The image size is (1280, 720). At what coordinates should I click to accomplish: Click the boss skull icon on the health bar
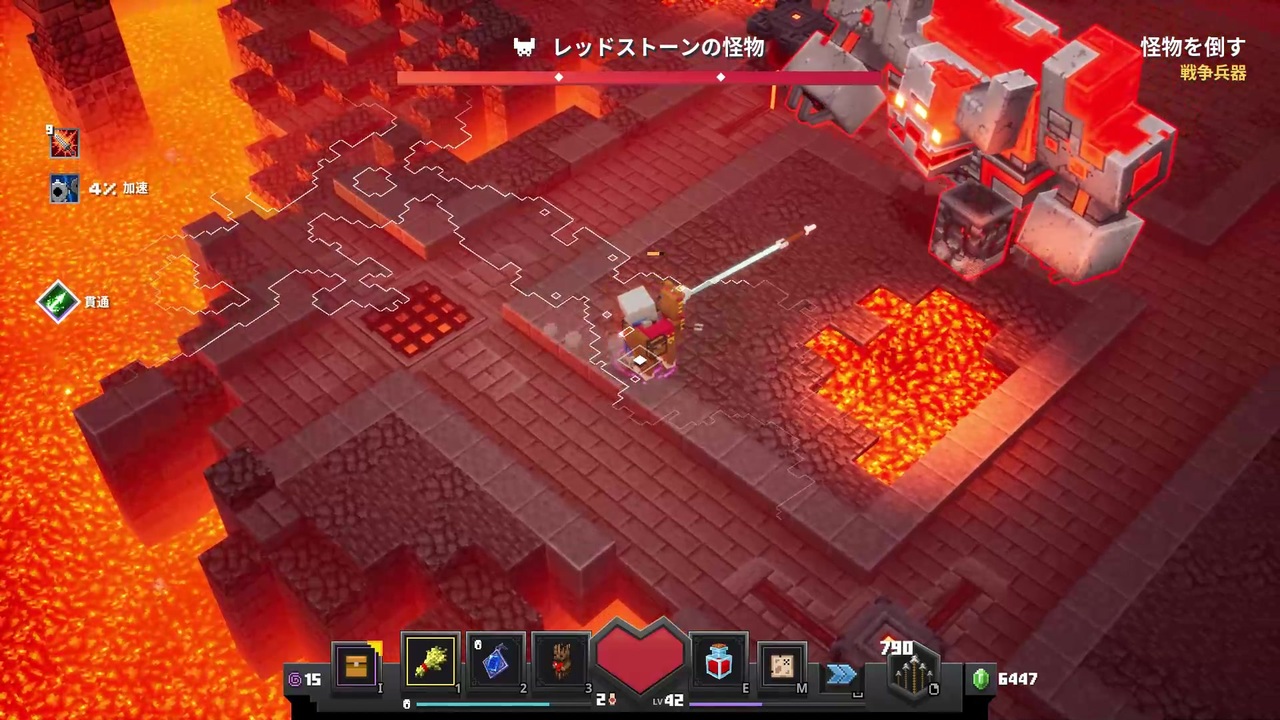[525, 47]
